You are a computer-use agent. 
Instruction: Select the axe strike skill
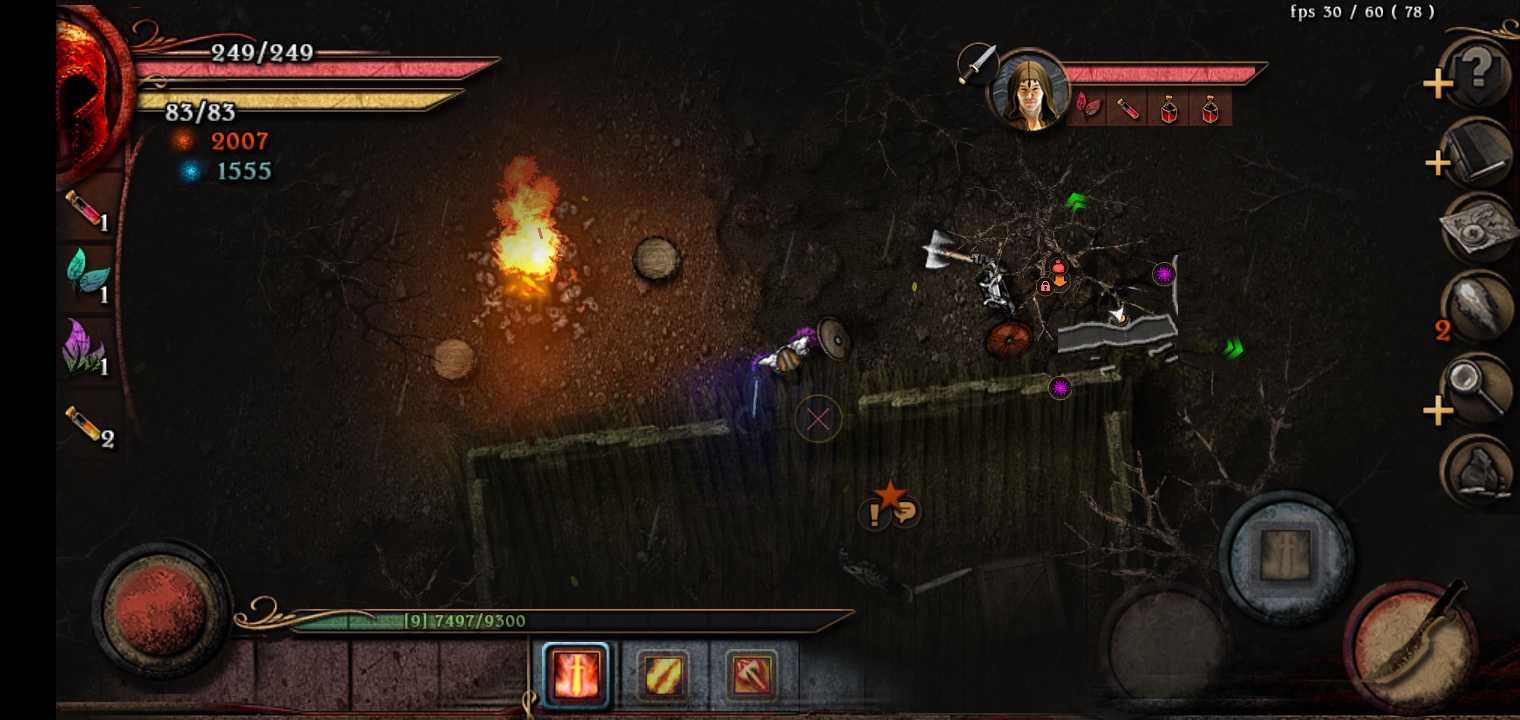(x=750, y=676)
